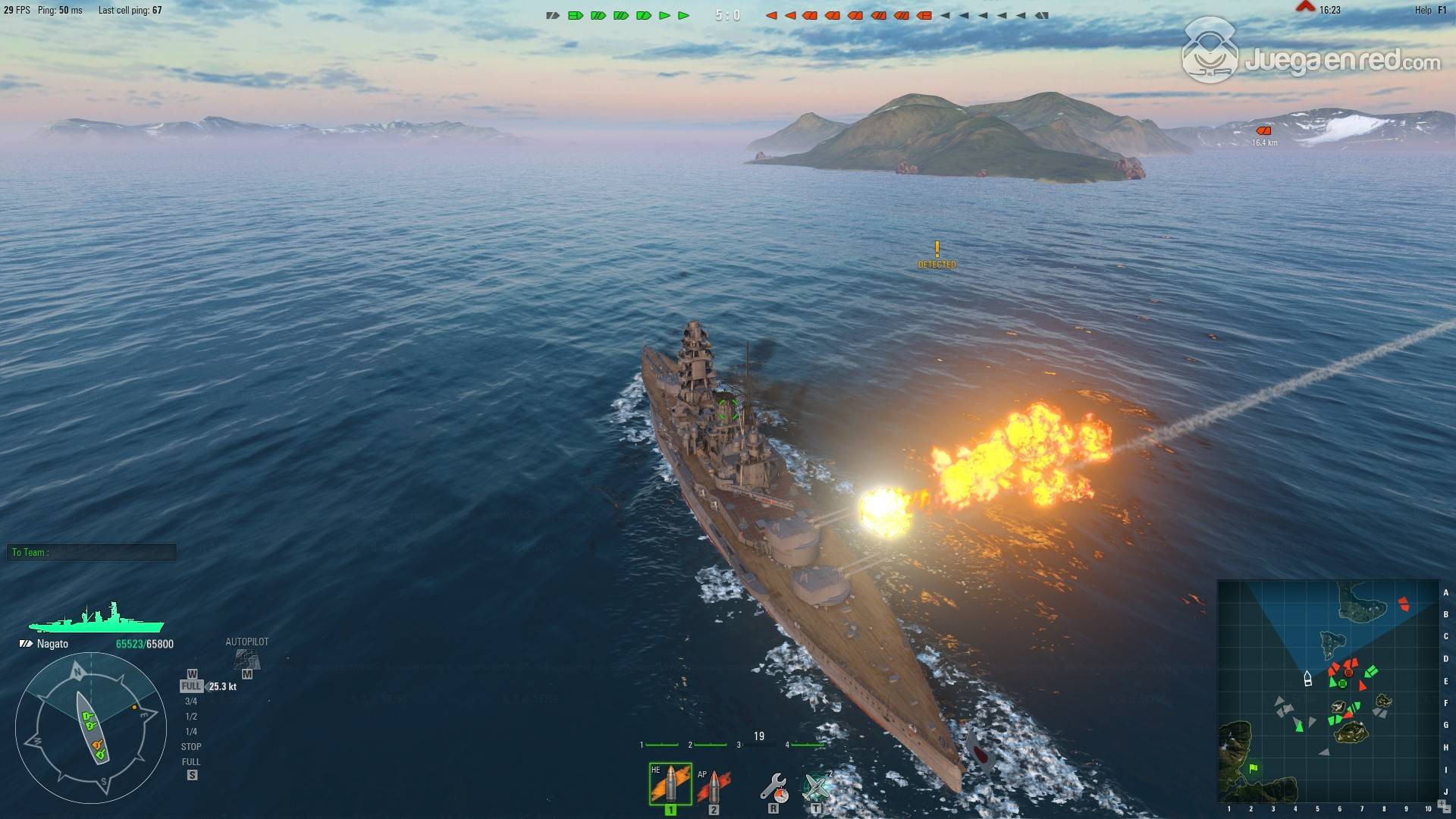The width and height of the screenshot is (1456, 819).
Task: Click the Nagato ship silhouette status
Action: [96, 620]
